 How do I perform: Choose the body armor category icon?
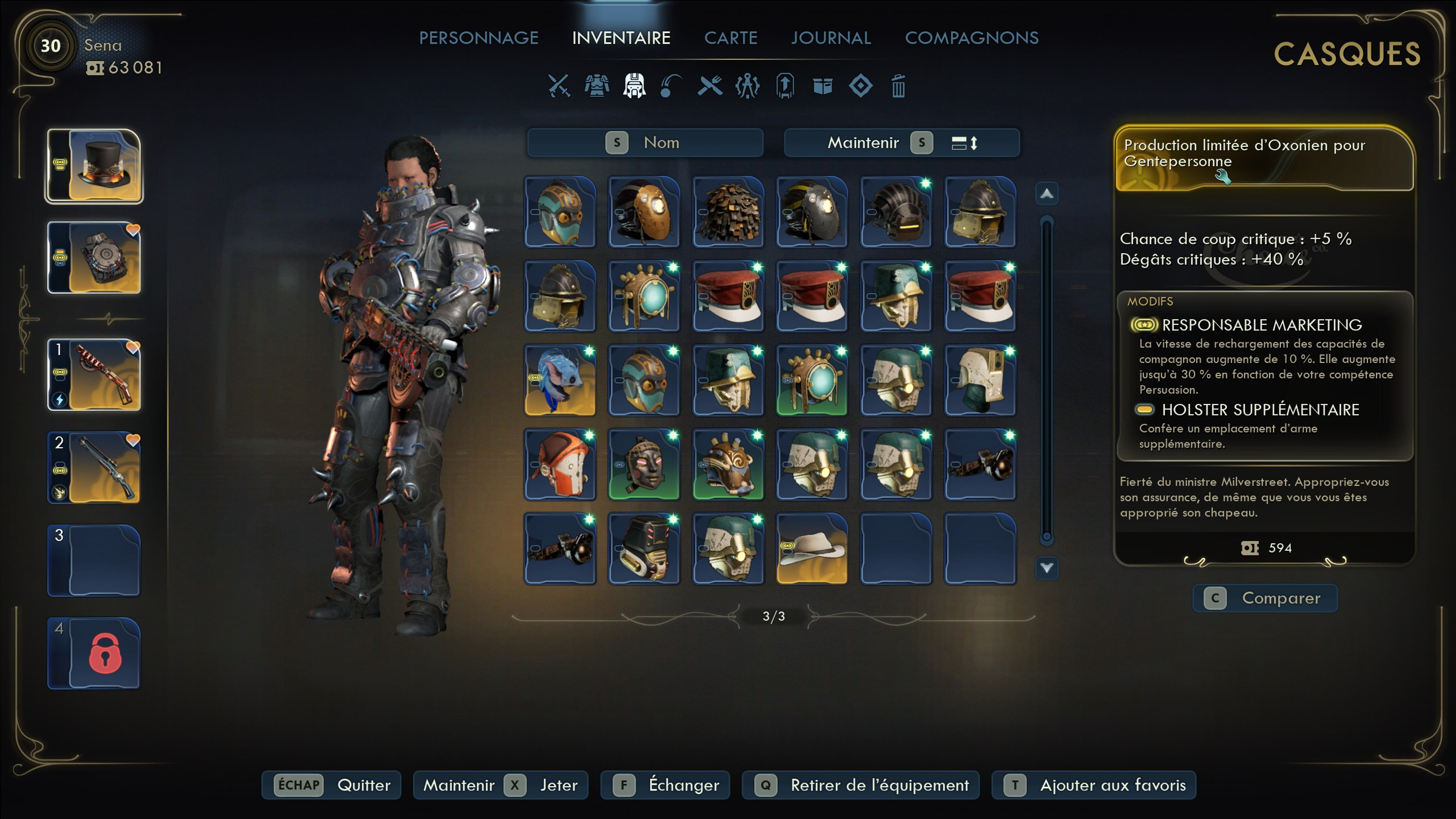[596, 86]
